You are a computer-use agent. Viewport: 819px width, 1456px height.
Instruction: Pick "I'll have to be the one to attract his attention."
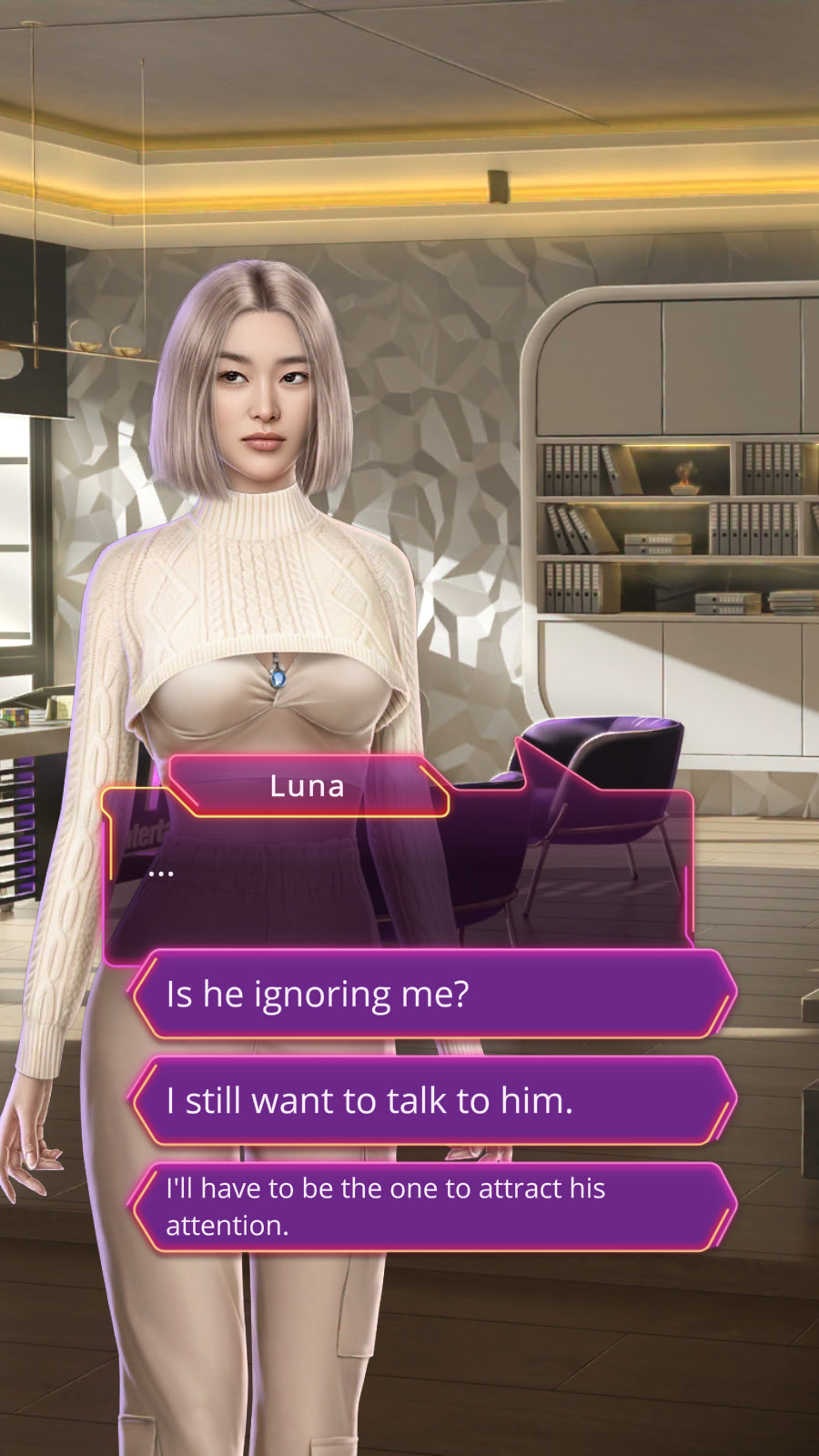coord(432,1207)
